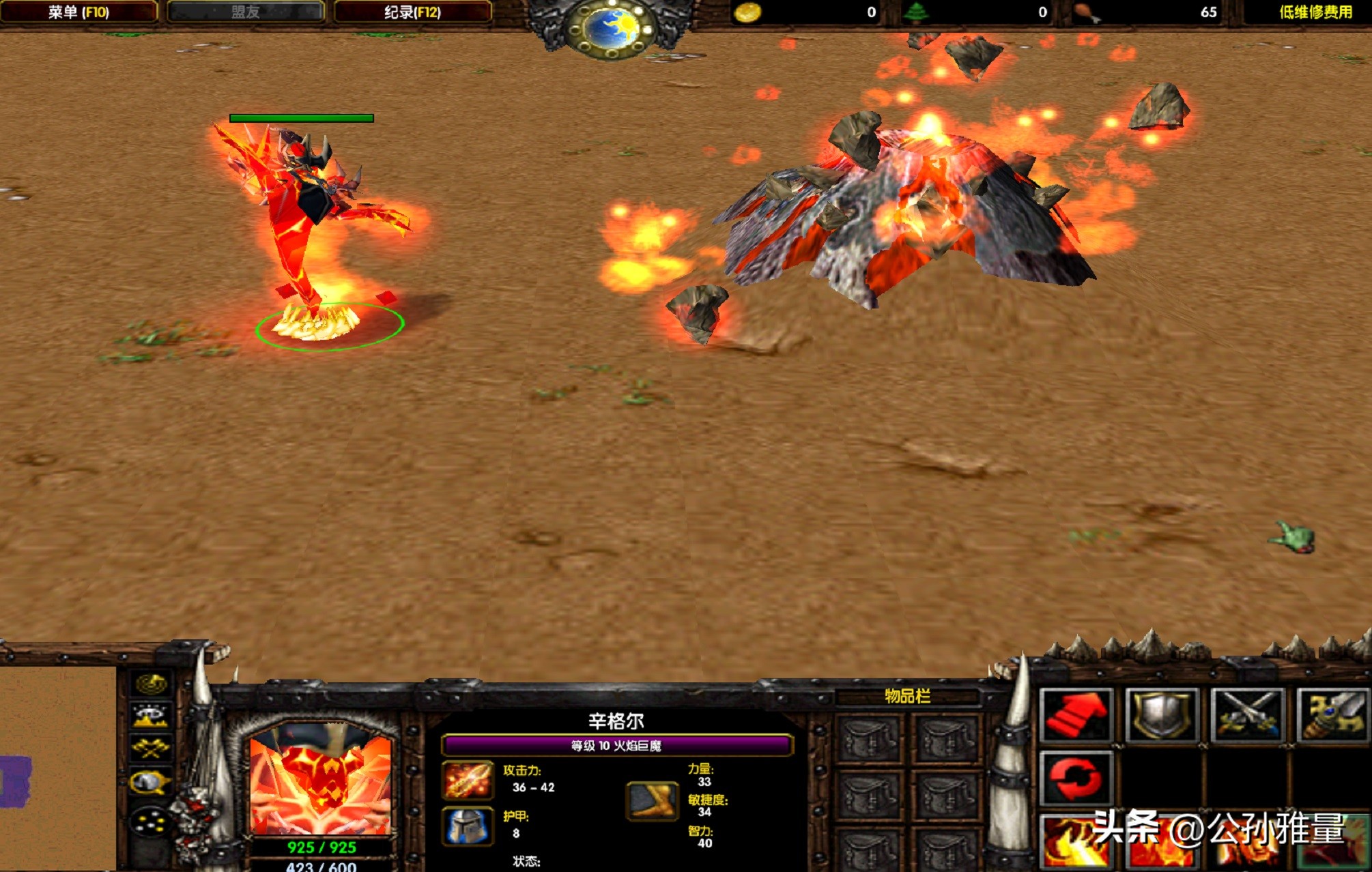Select the red arrow Move command
Viewport: 1372px width, 872px height.
pos(1076,715)
